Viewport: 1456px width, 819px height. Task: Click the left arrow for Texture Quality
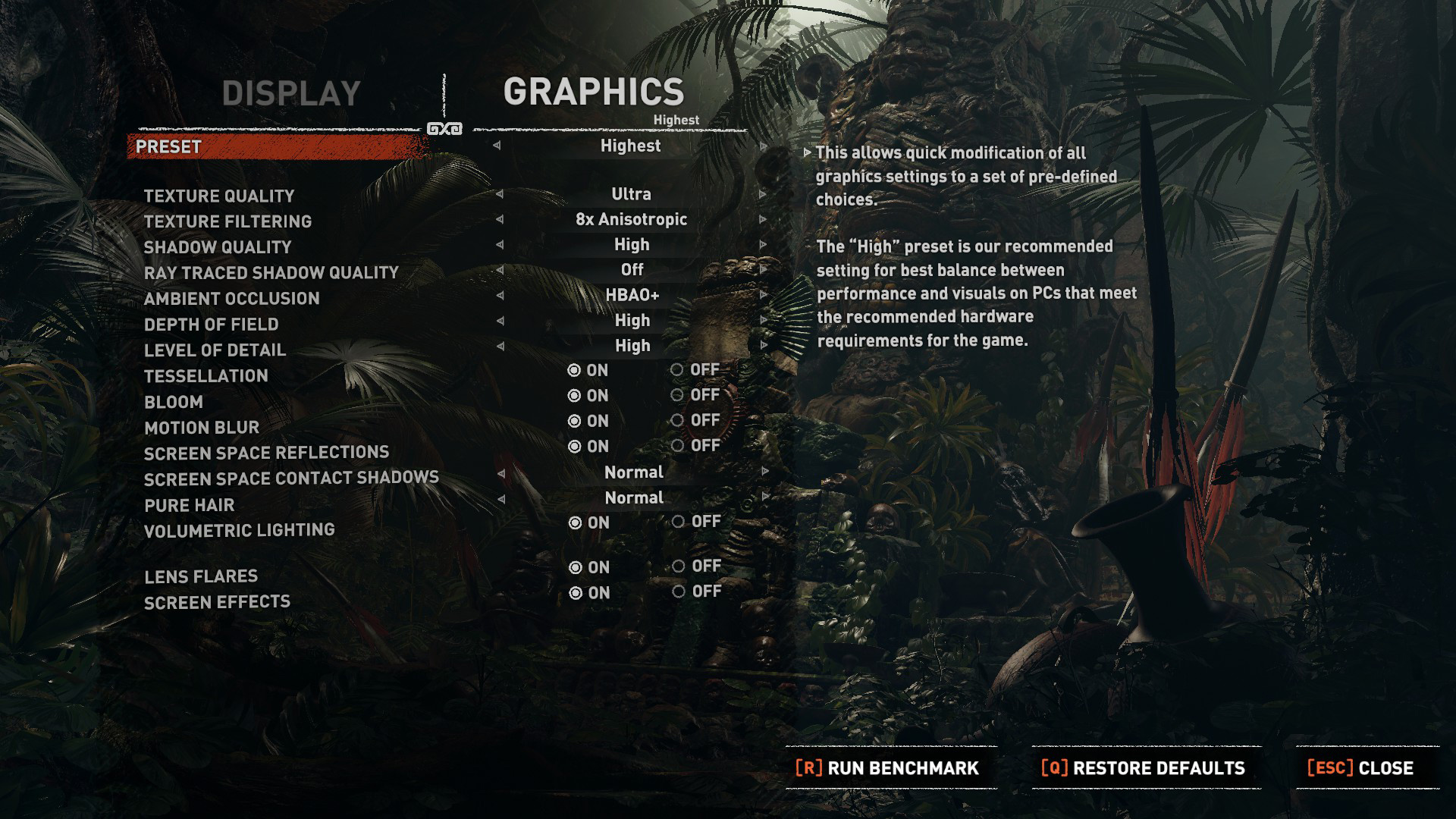[x=499, y=194]
